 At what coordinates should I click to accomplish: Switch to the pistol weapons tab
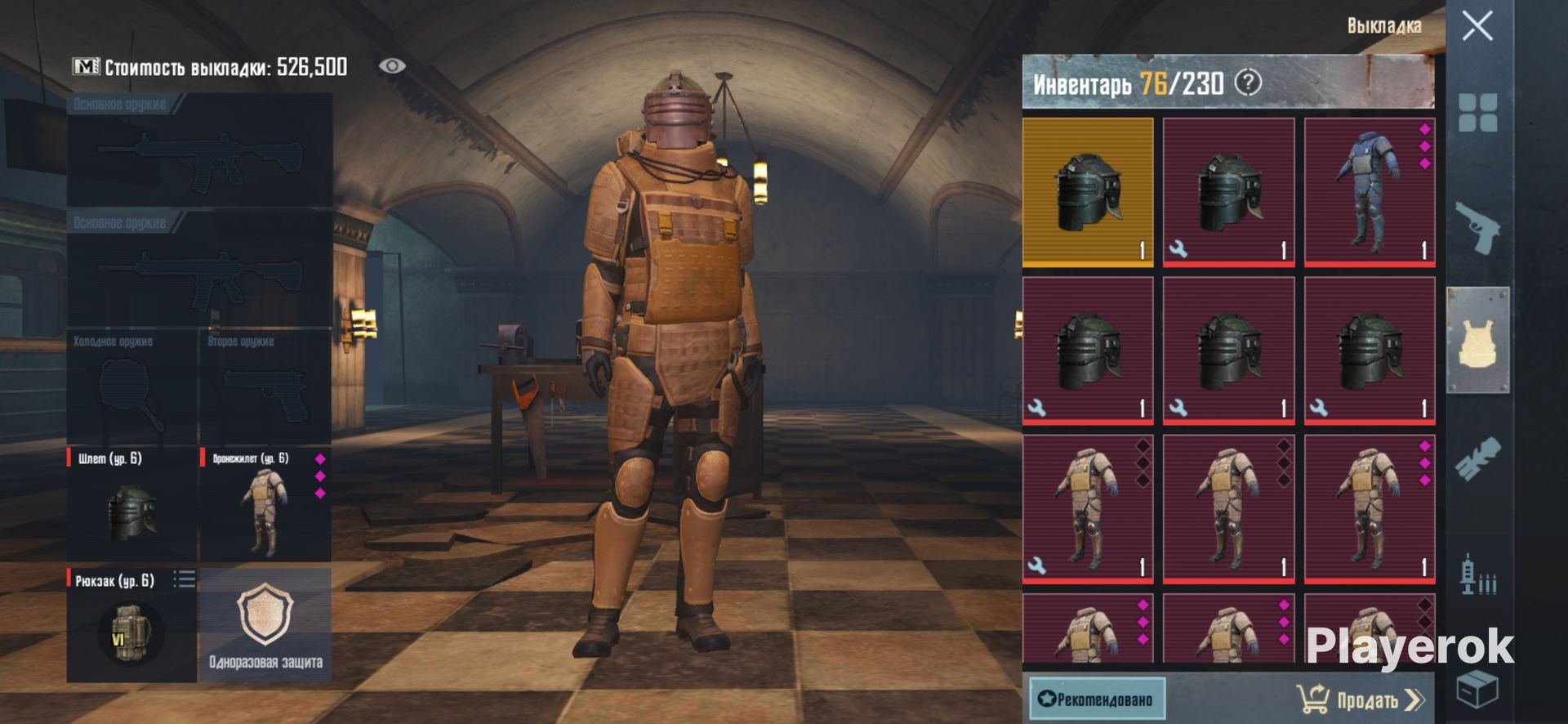(1477, 229)
